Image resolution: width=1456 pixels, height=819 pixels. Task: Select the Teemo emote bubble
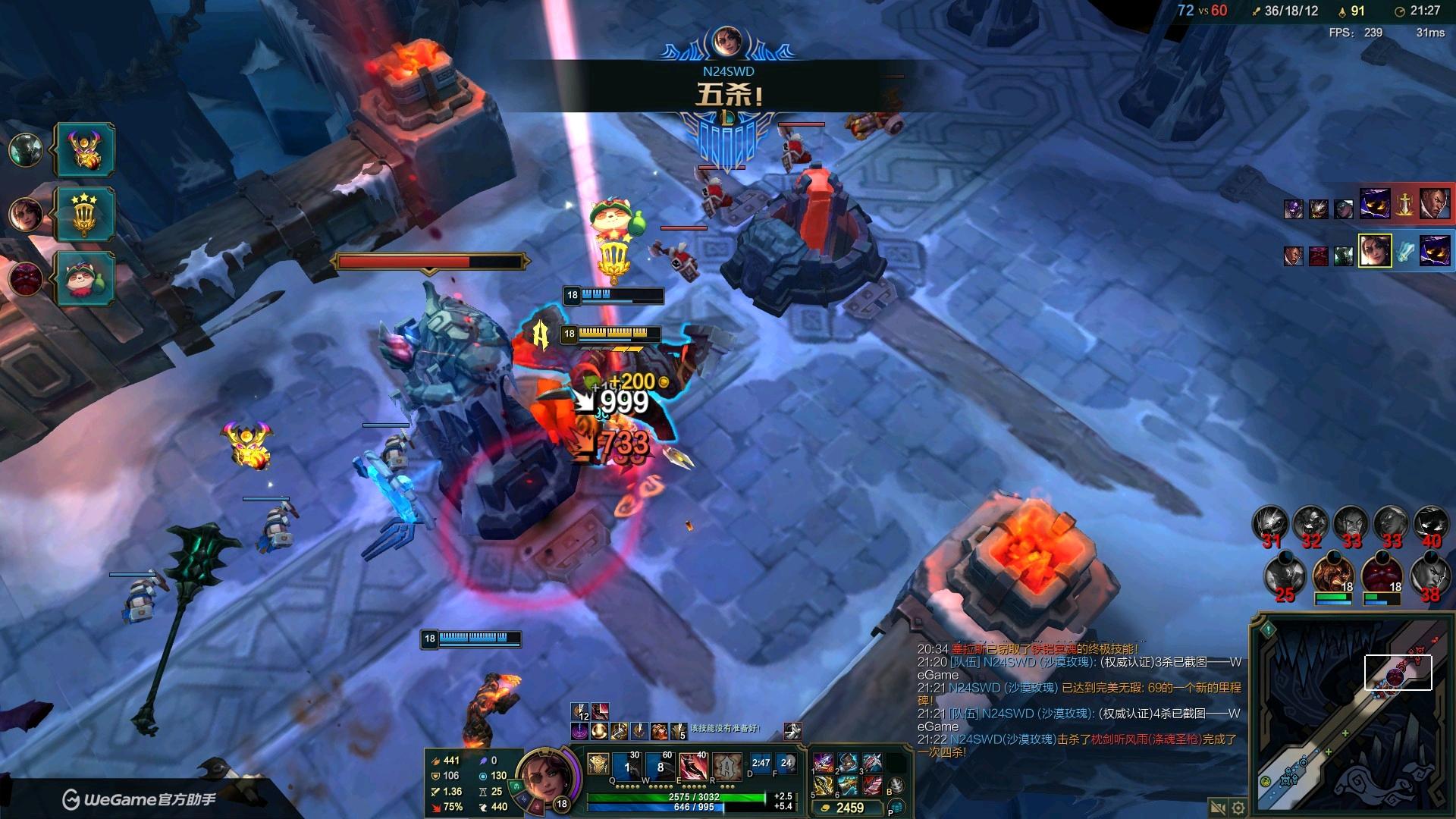[x=85, y=278]
